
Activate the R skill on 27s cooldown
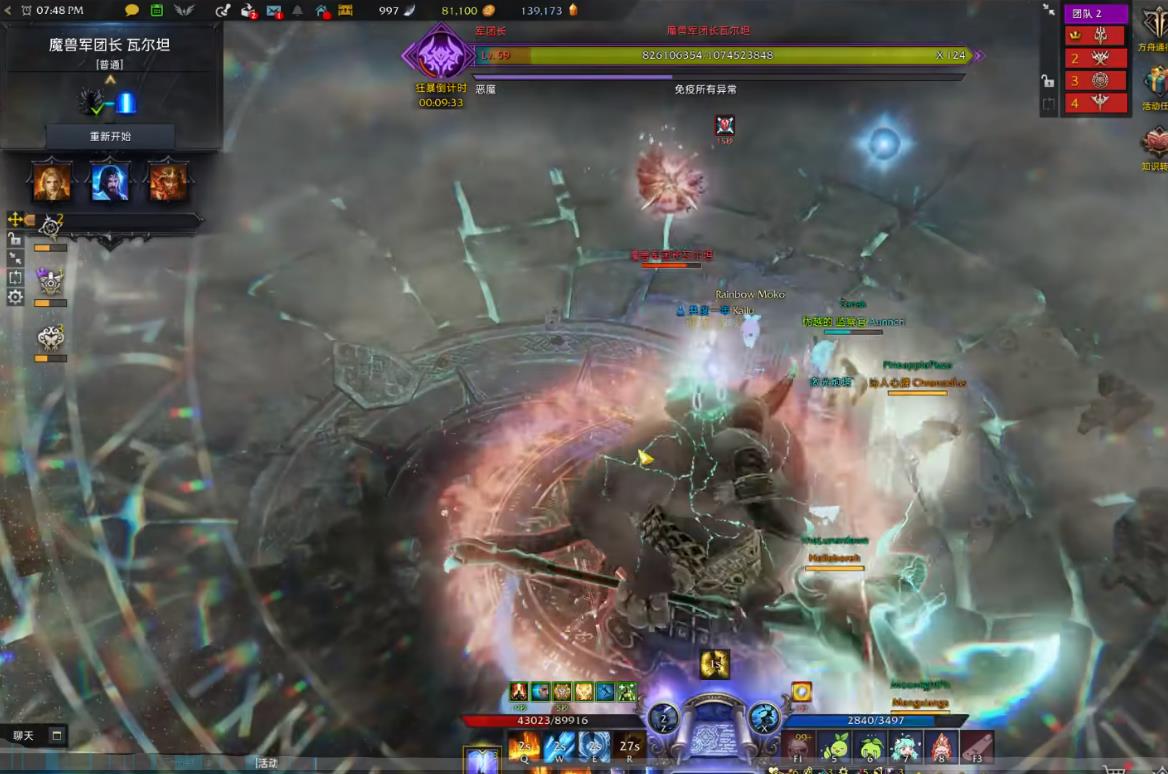pyautogui.click(x=629, y=746)
